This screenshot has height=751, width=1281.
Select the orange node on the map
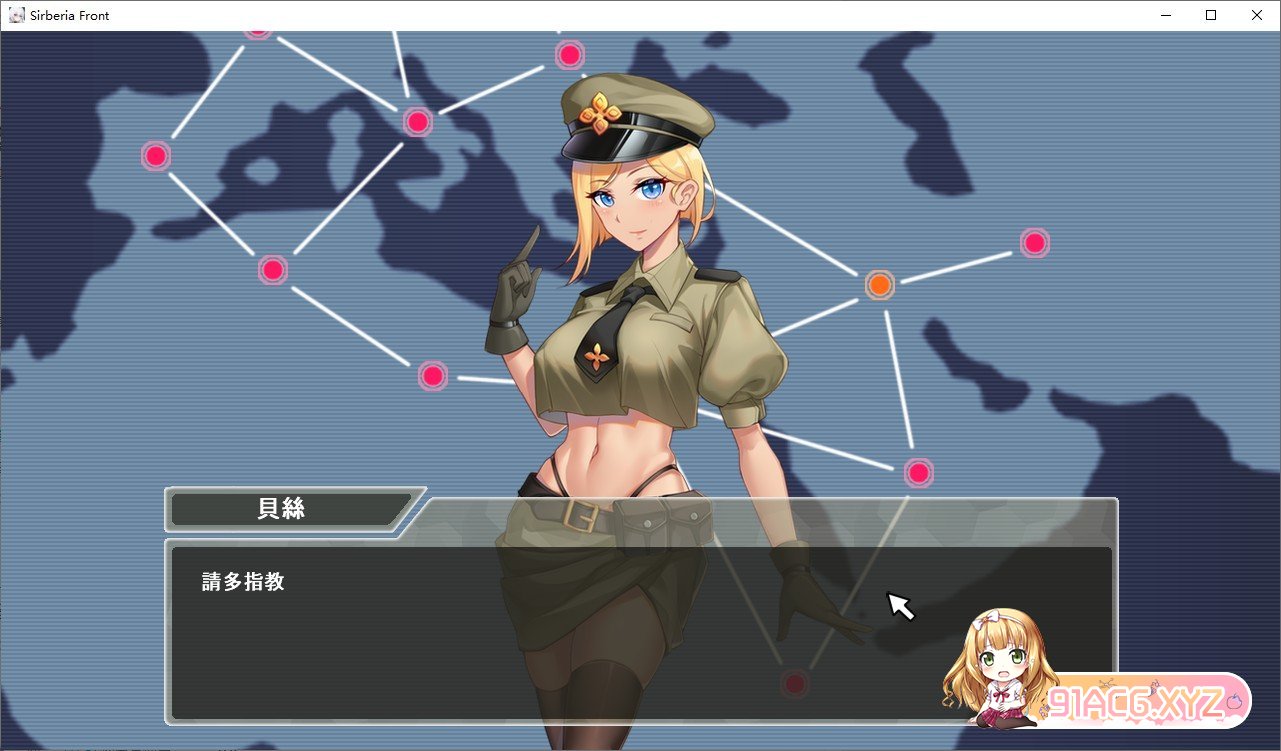(x=879, y=285)
